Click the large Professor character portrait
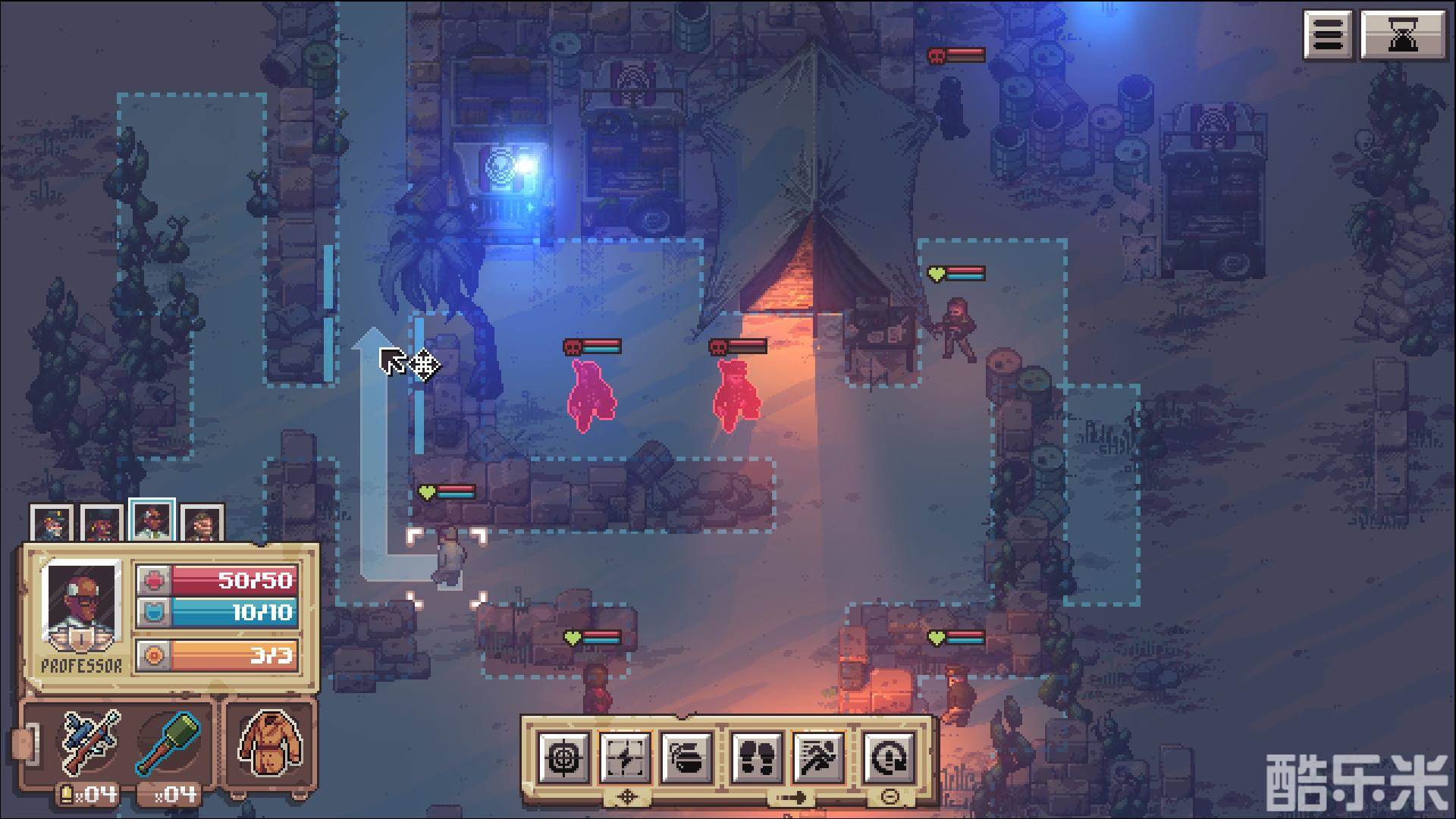 81,607
